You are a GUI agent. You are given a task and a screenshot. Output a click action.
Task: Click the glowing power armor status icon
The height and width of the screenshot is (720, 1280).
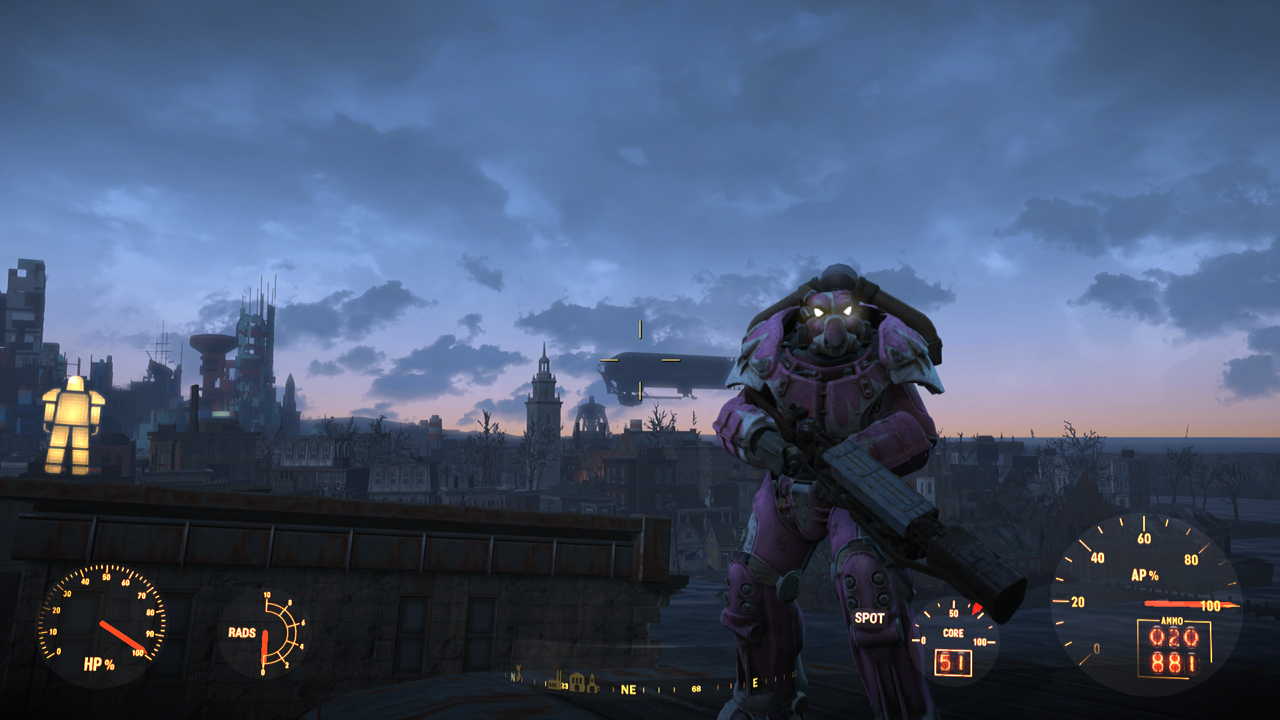point(73,424)
